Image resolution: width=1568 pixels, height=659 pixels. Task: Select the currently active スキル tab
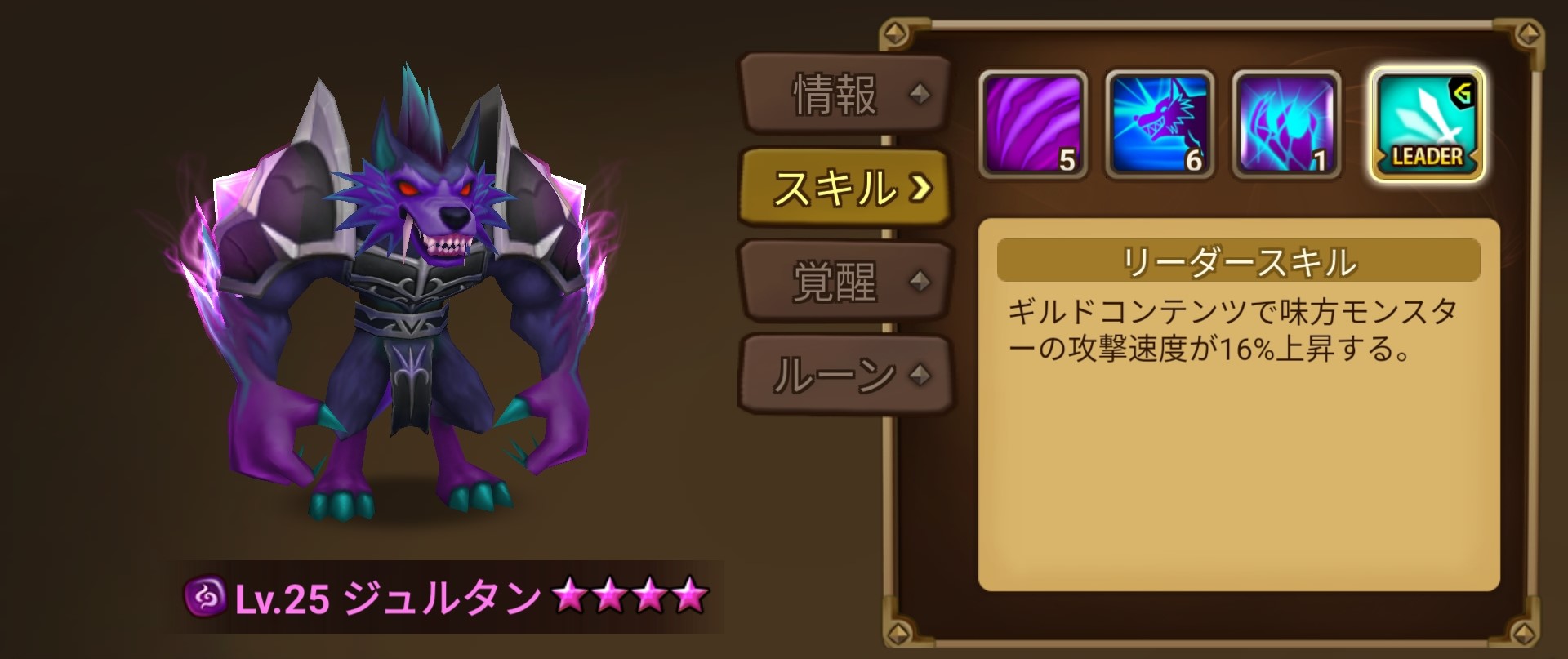pos(835,188)
